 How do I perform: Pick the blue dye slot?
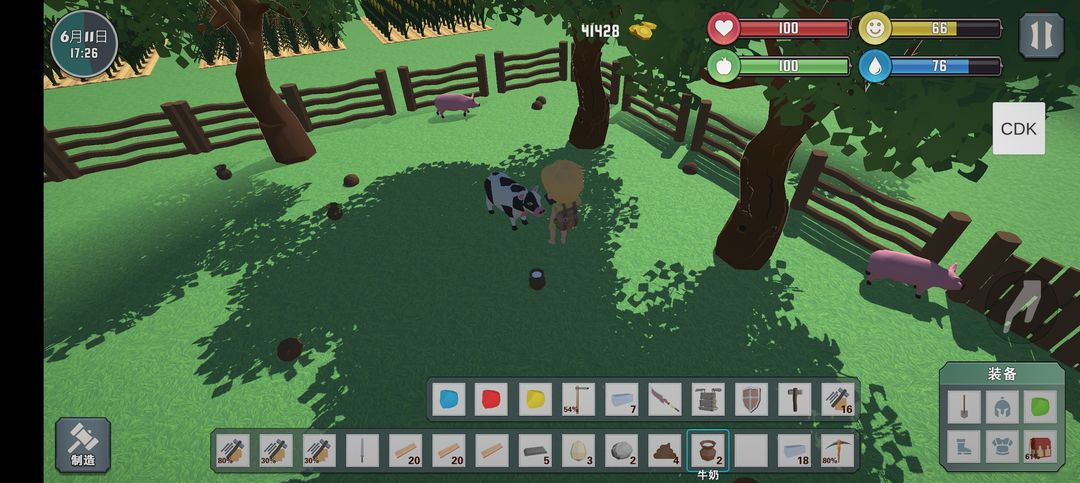[x=449, y=399]
